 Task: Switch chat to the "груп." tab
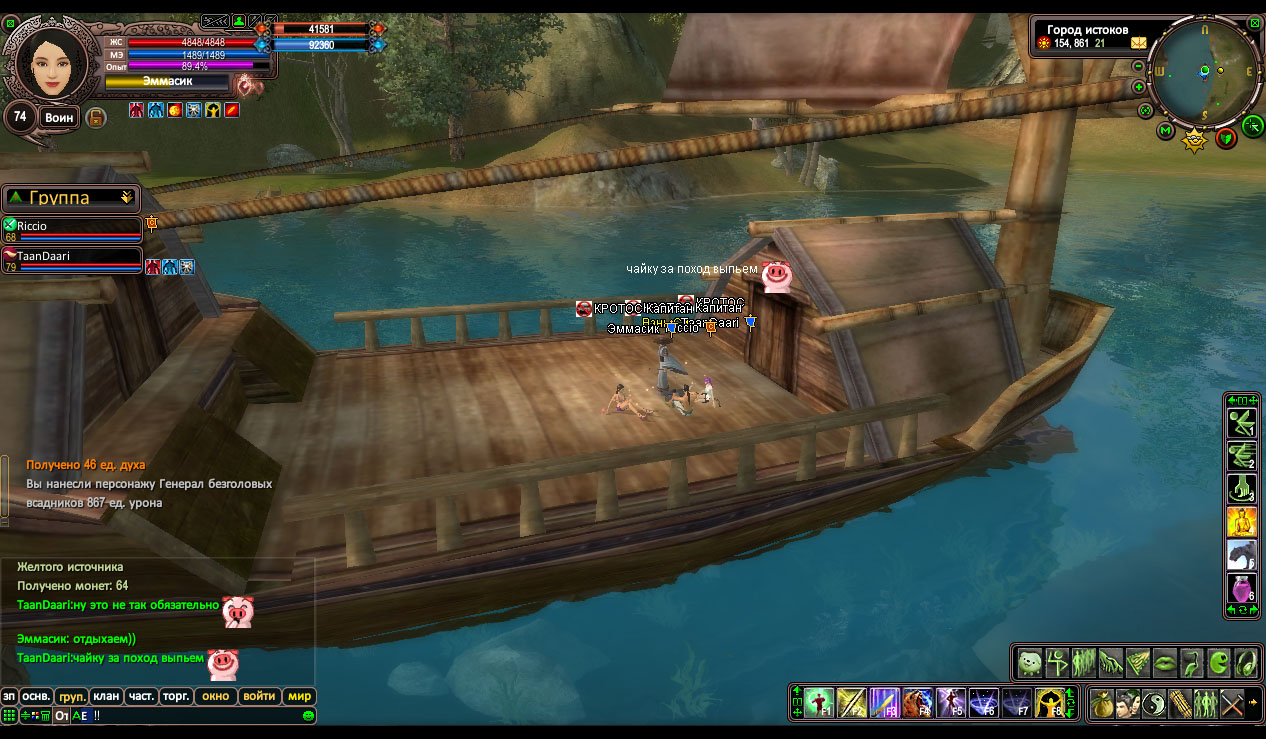[71, 696]
